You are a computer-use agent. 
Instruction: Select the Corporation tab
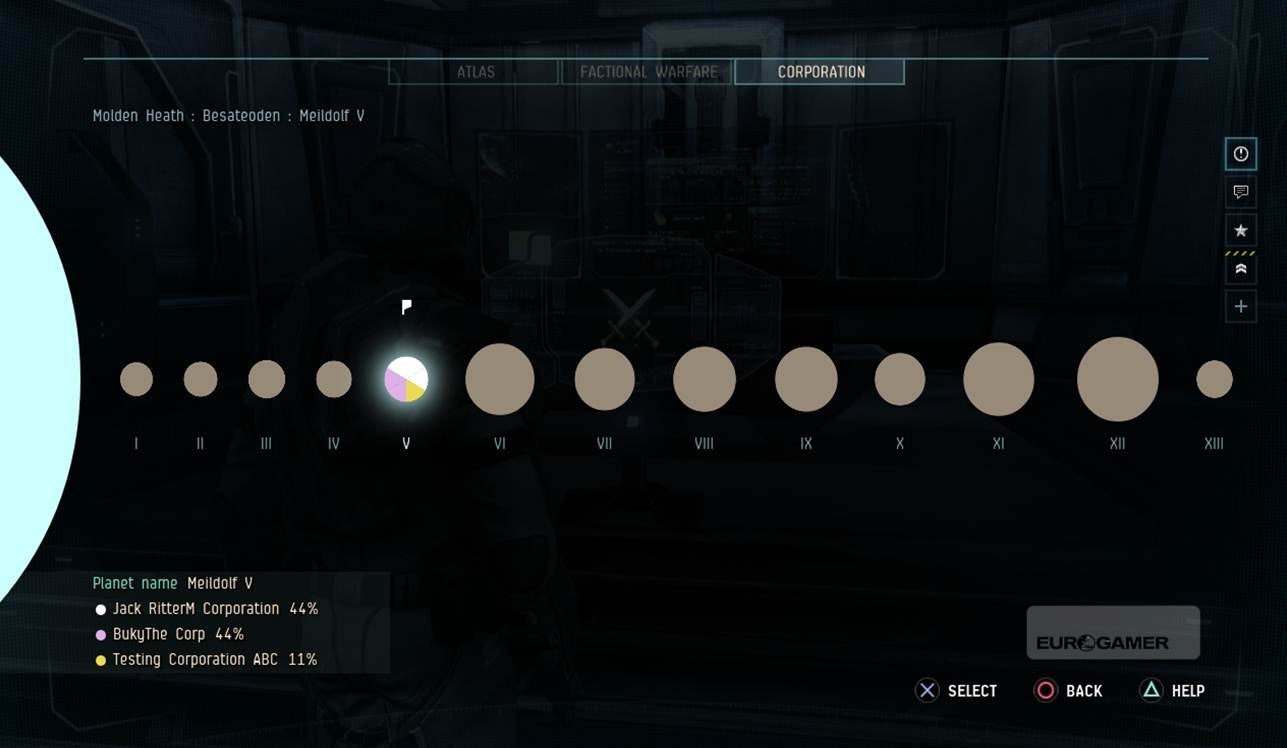point(820,72)
